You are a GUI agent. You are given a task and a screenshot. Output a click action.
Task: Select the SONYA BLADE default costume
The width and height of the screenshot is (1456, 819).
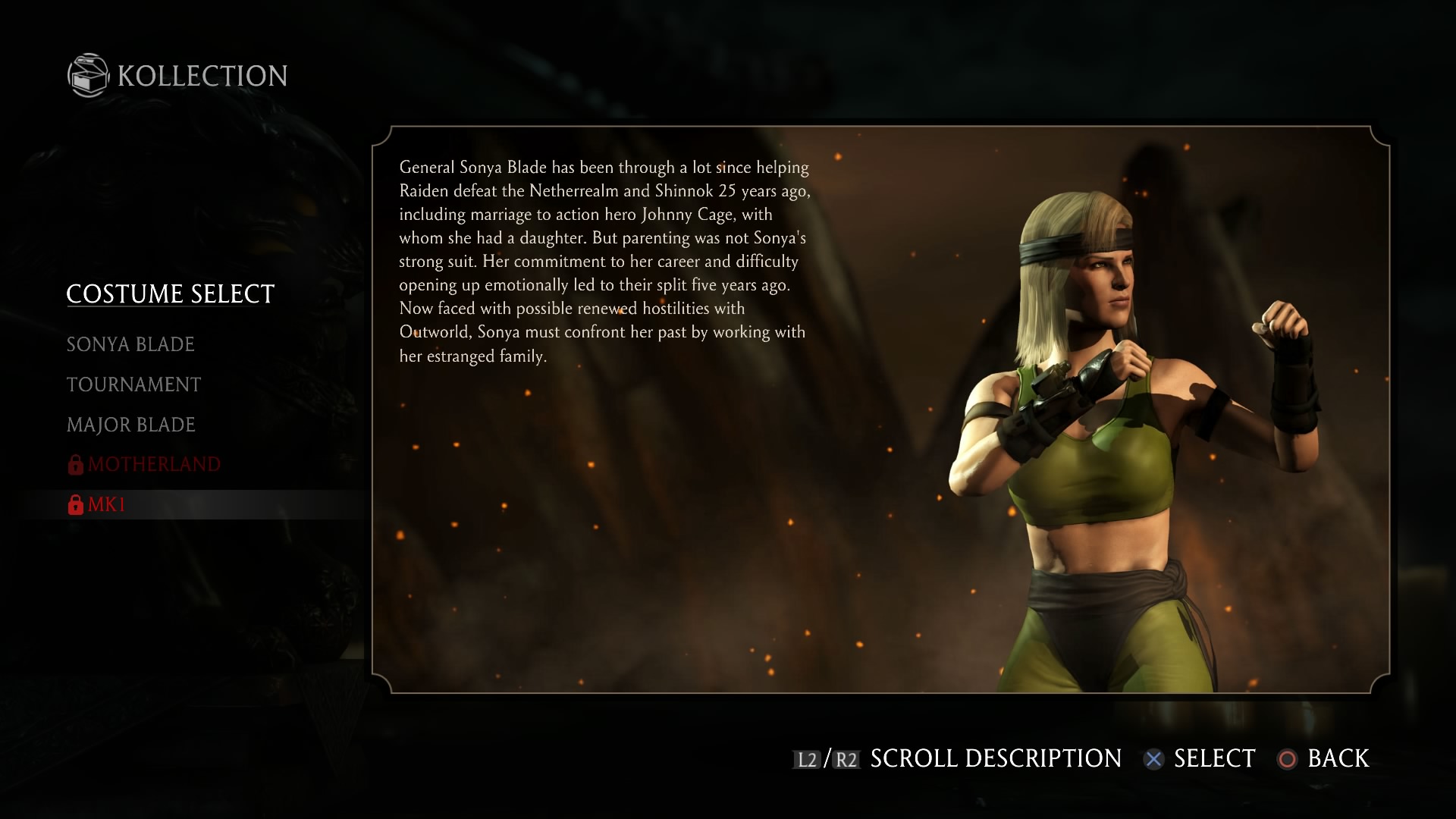130,344
